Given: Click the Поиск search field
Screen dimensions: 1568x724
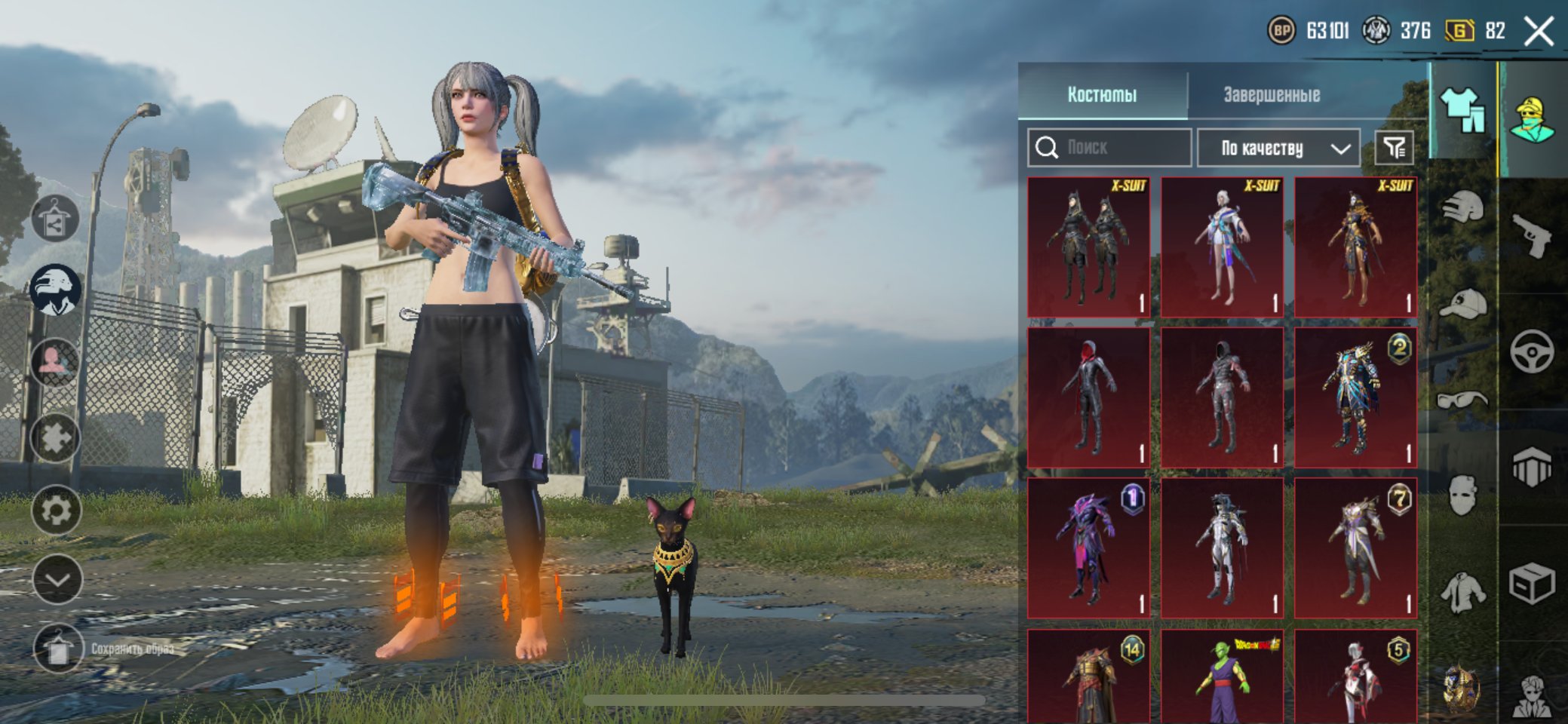Looking at the screenshot, I should pos(1110,147).
